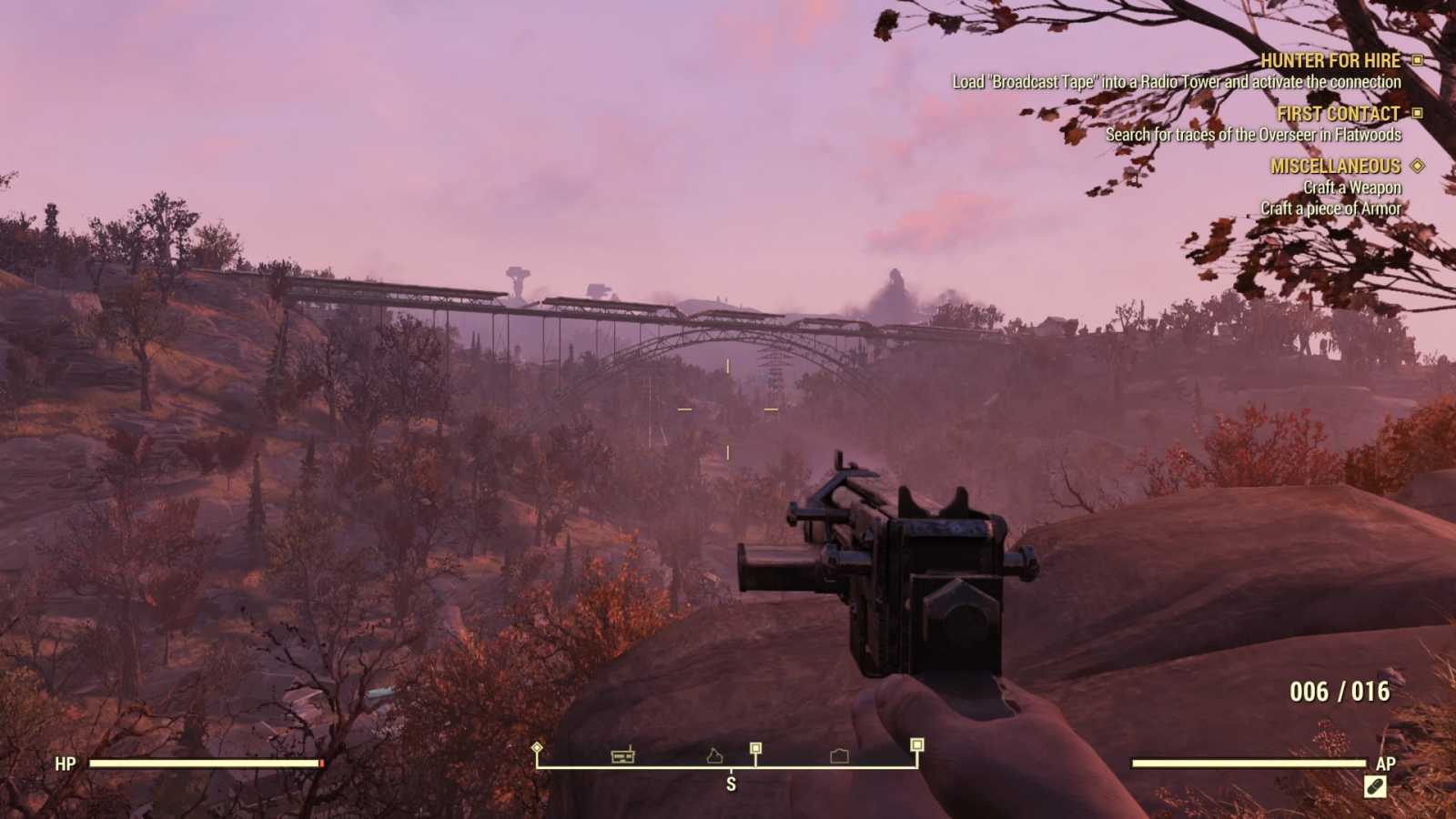Select the HUNTER FOR HIRE quest title
This screenshot has width=1456, height=819.
pyautogui.click(x=1331, y=62)
